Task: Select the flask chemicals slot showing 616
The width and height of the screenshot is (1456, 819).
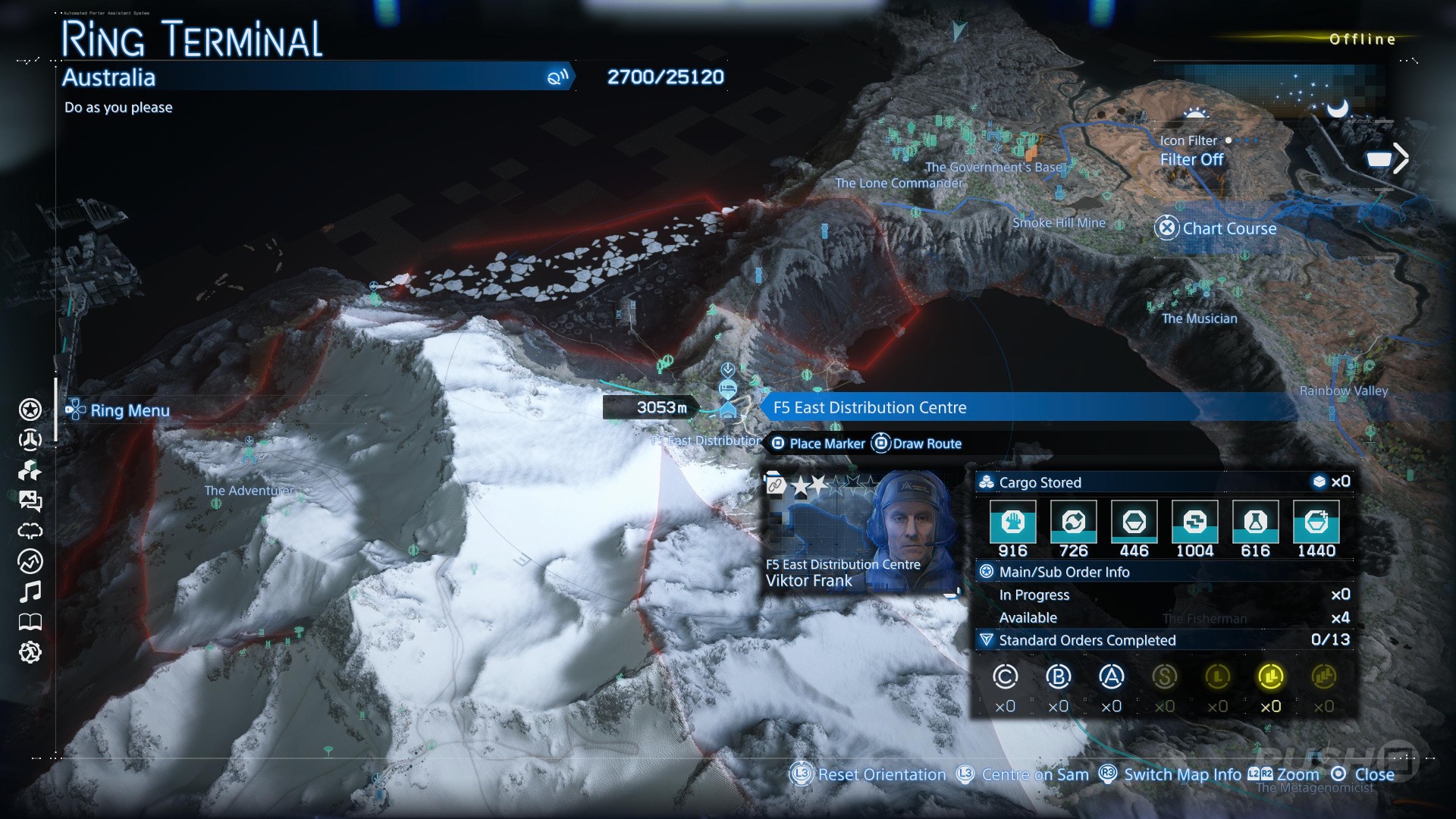Action: 1255,522
